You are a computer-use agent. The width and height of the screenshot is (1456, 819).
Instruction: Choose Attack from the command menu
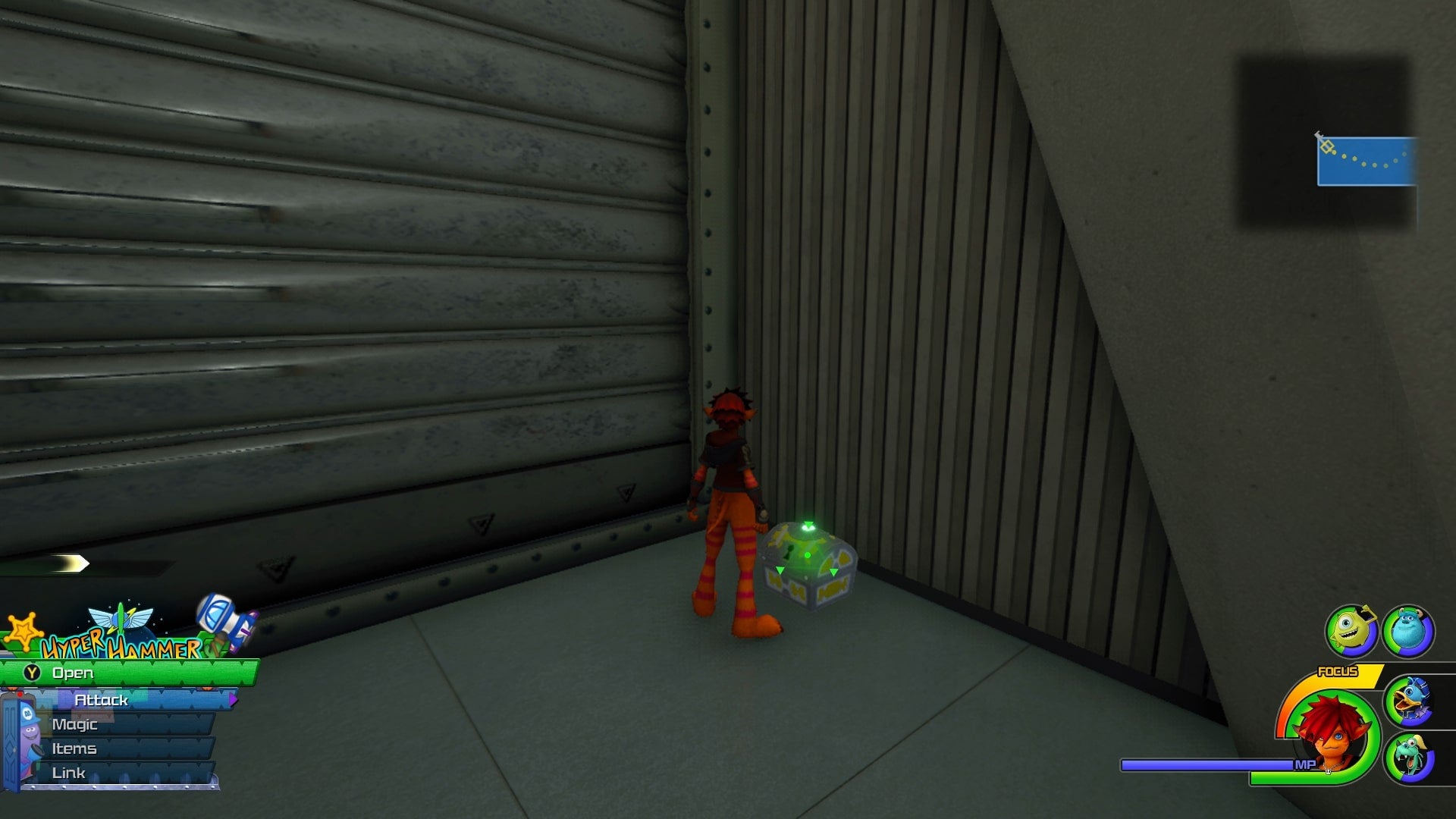(x=102, y=701)
